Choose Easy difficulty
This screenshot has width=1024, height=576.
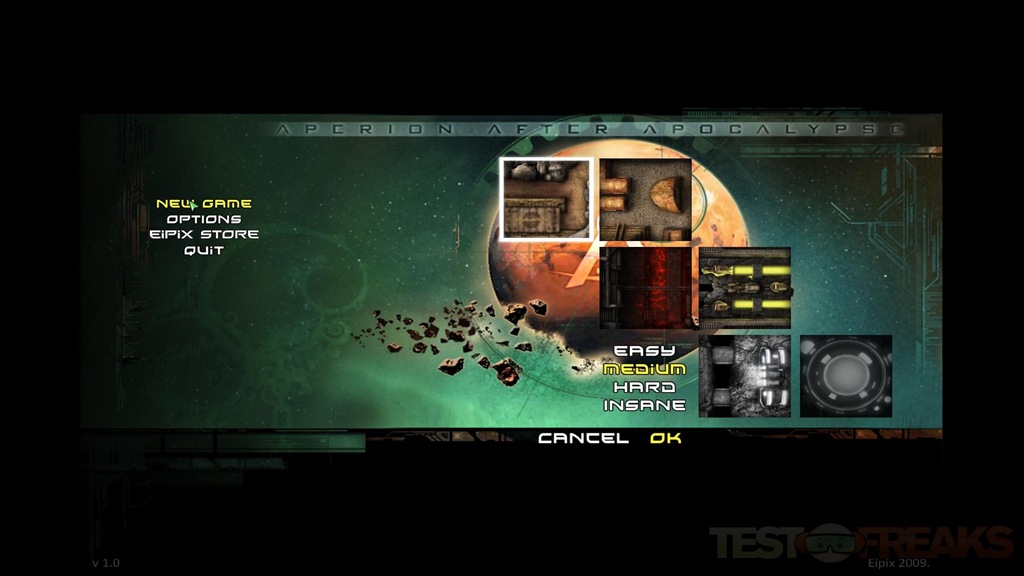click(x=644, y=351)
